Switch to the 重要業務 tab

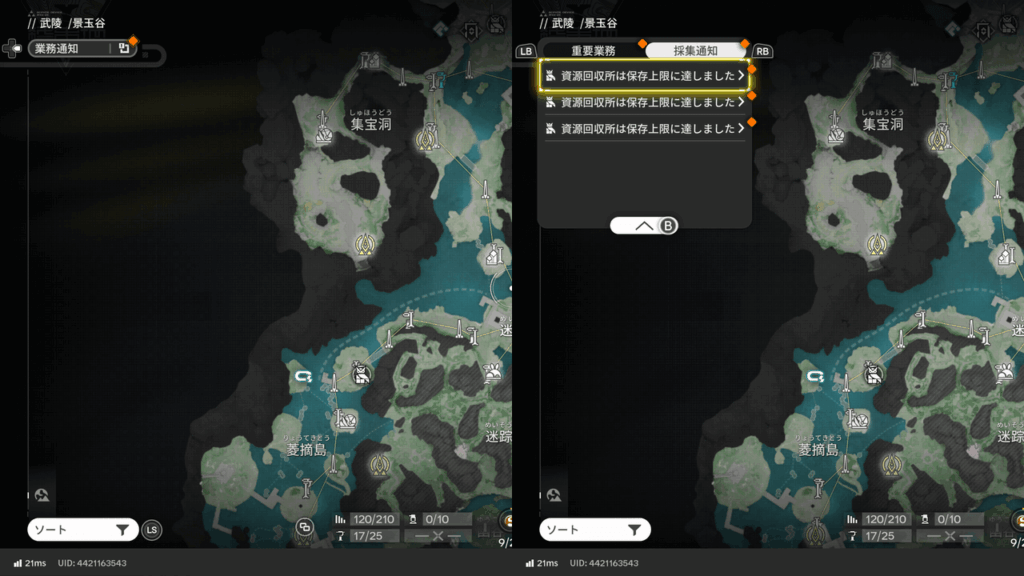tap(593, 50)
